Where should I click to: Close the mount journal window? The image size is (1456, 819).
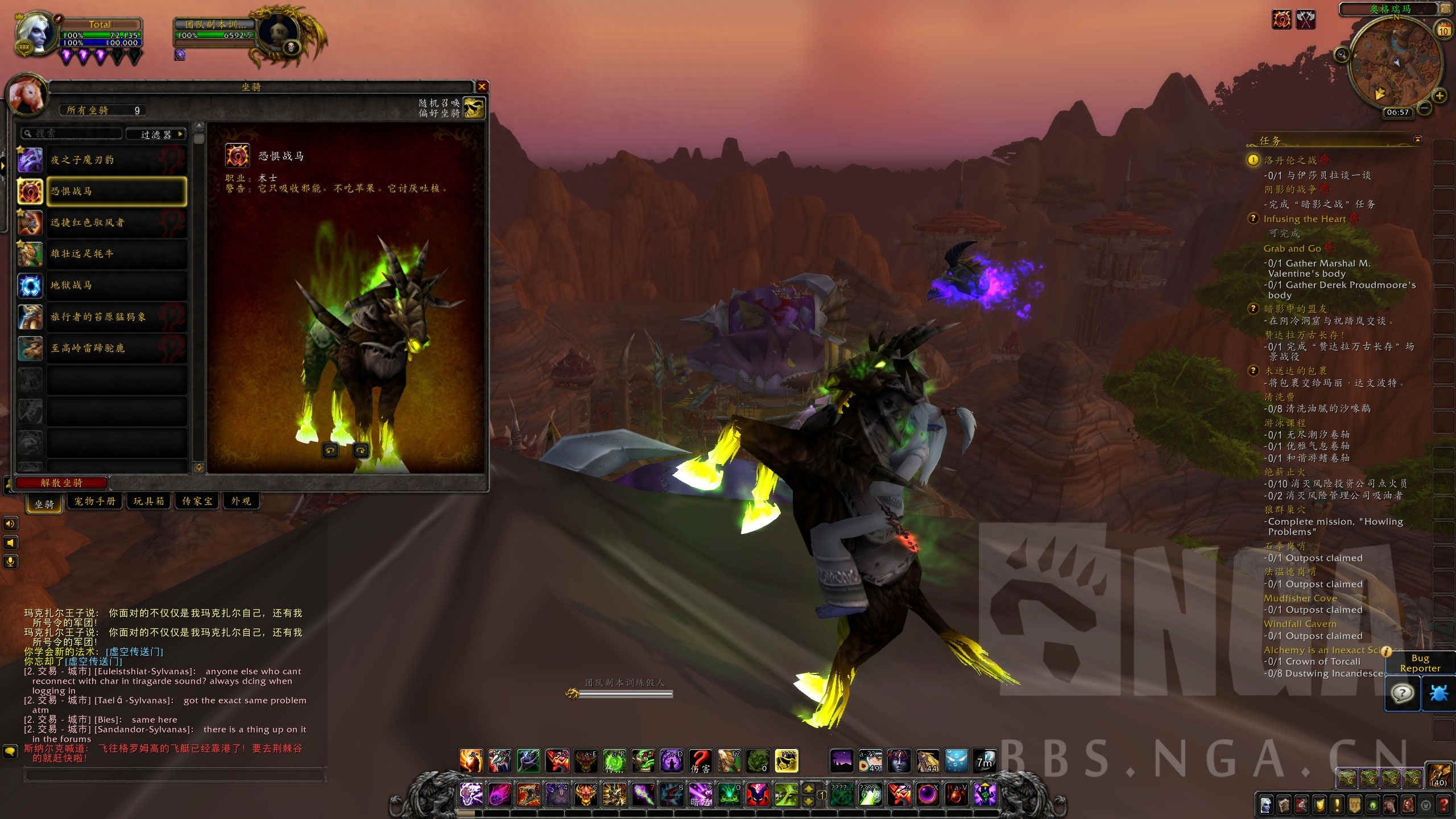coord(482,86)
